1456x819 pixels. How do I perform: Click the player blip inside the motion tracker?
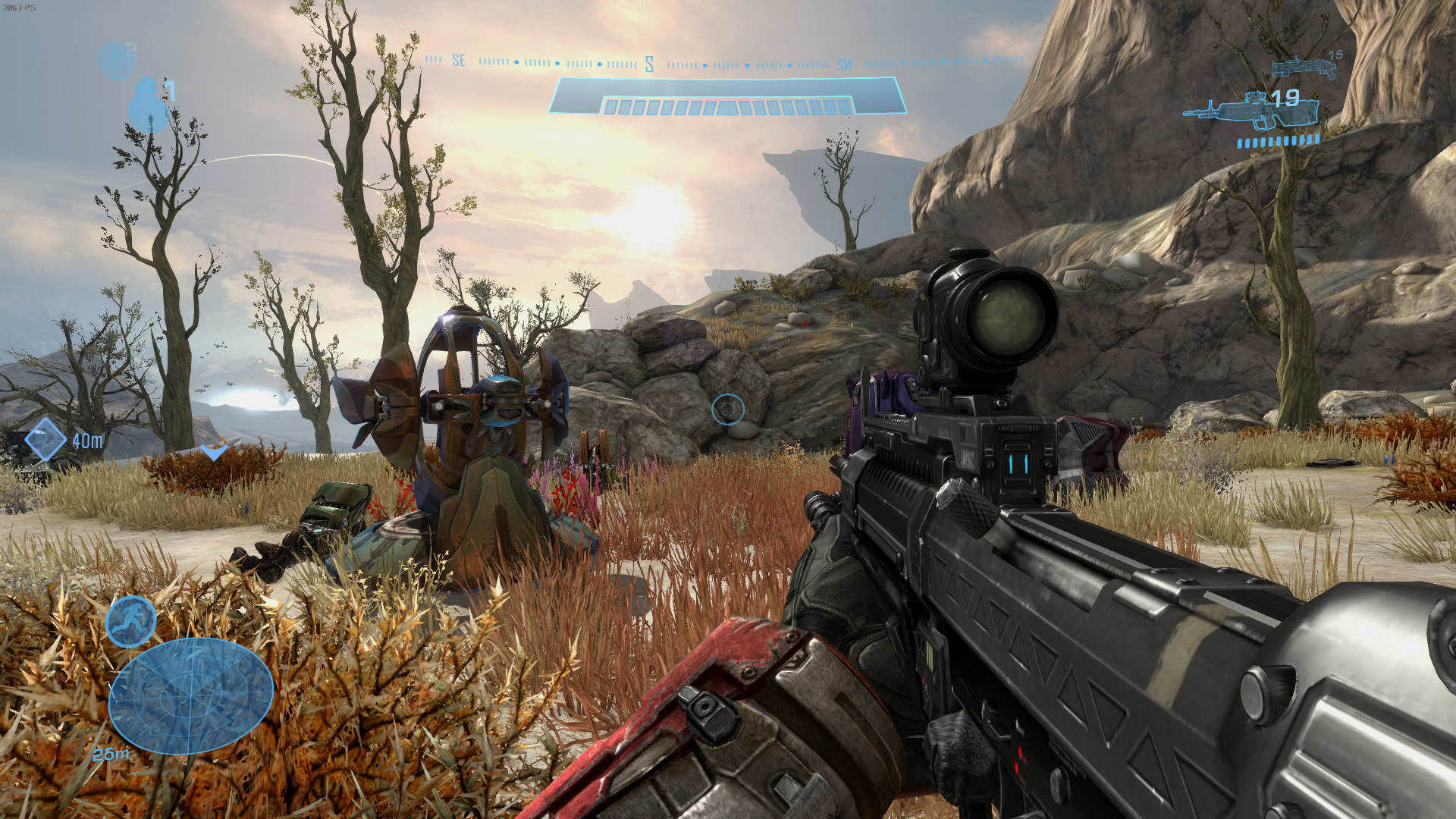pyautogui.click(x=190, y=695)
